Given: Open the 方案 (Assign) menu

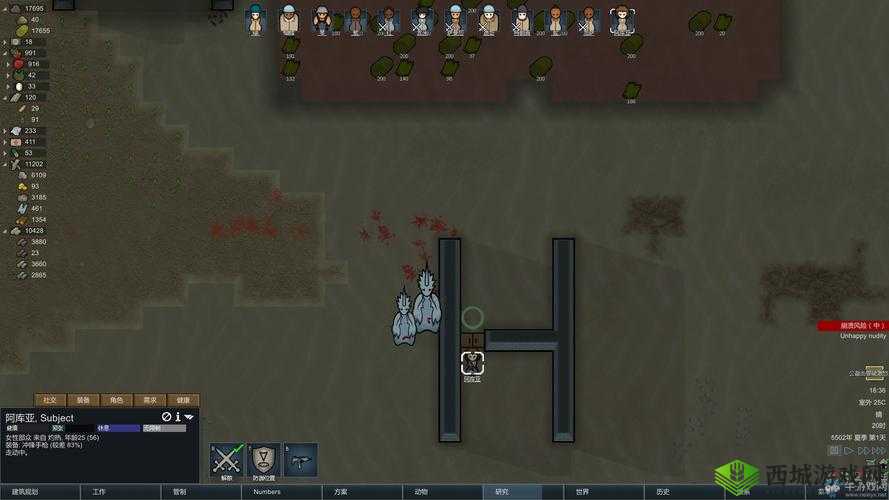Looking at the screenshot, I should pyautogui.click(x=341, y=492).
